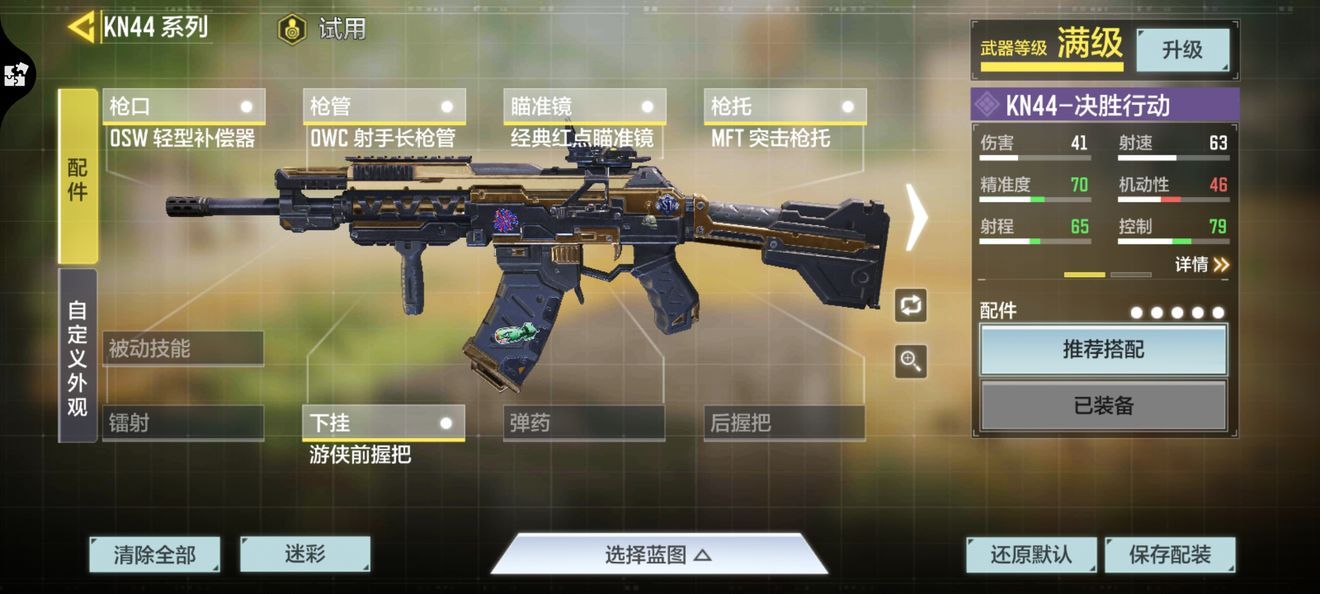Viewport: 1320px width, 594px height.
Task: Select the 枪口 muzzle attachment slot
Action: point(183,106)
